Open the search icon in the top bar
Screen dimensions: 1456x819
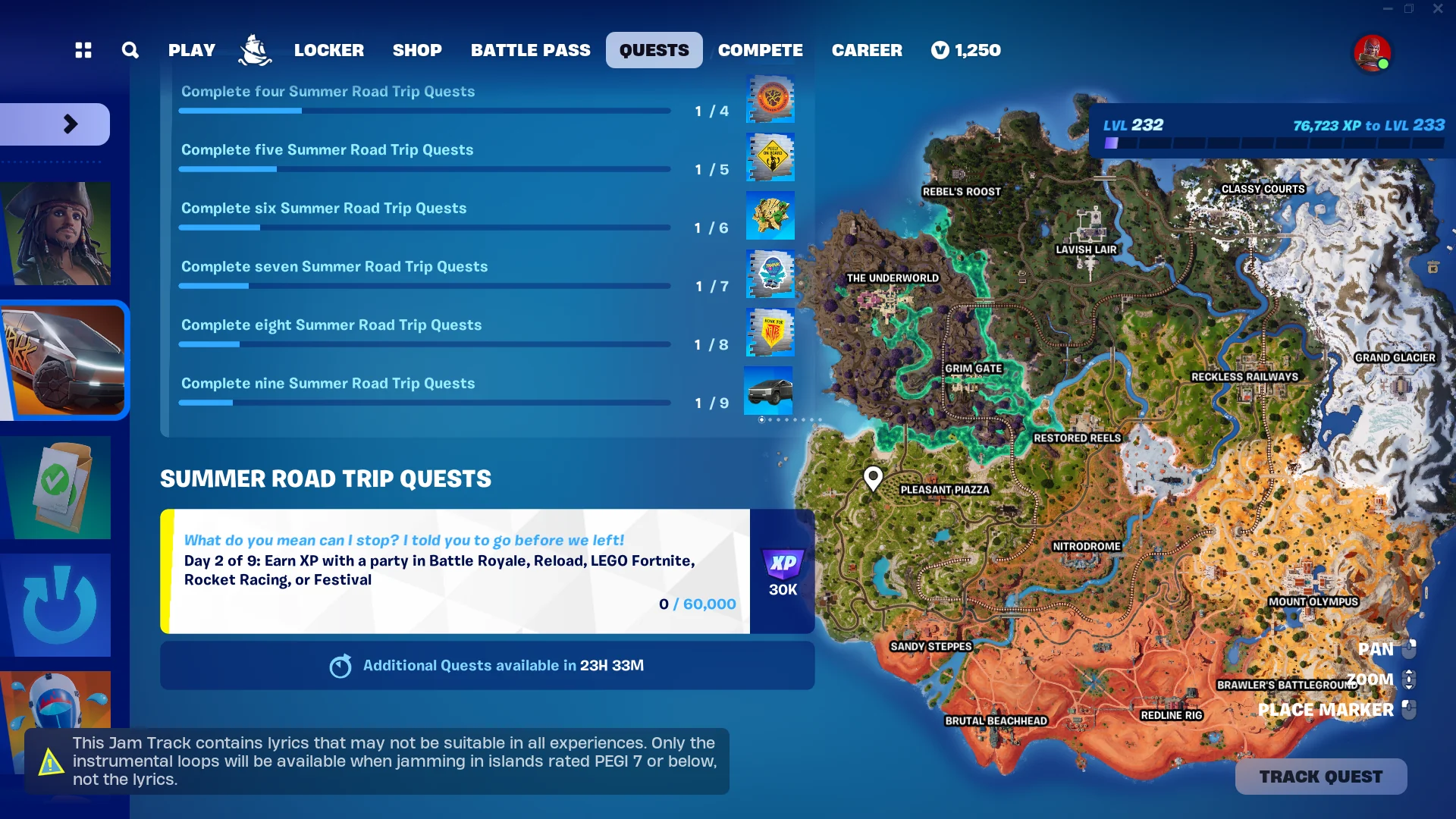tap(130, 50)
